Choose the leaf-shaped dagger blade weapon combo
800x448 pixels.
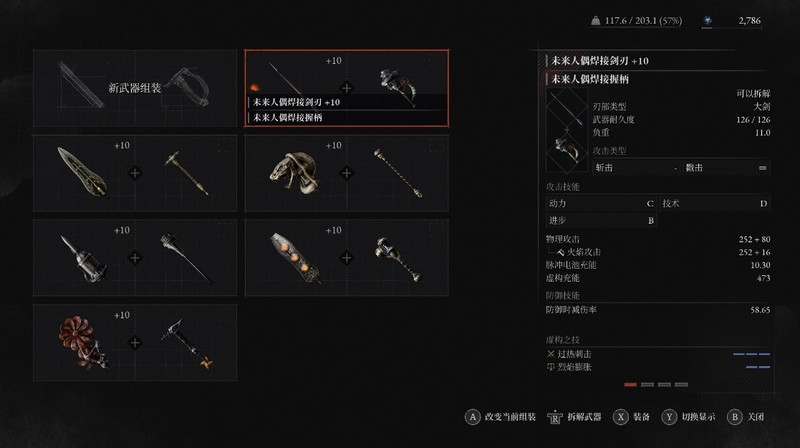click(x=135, y=172)
